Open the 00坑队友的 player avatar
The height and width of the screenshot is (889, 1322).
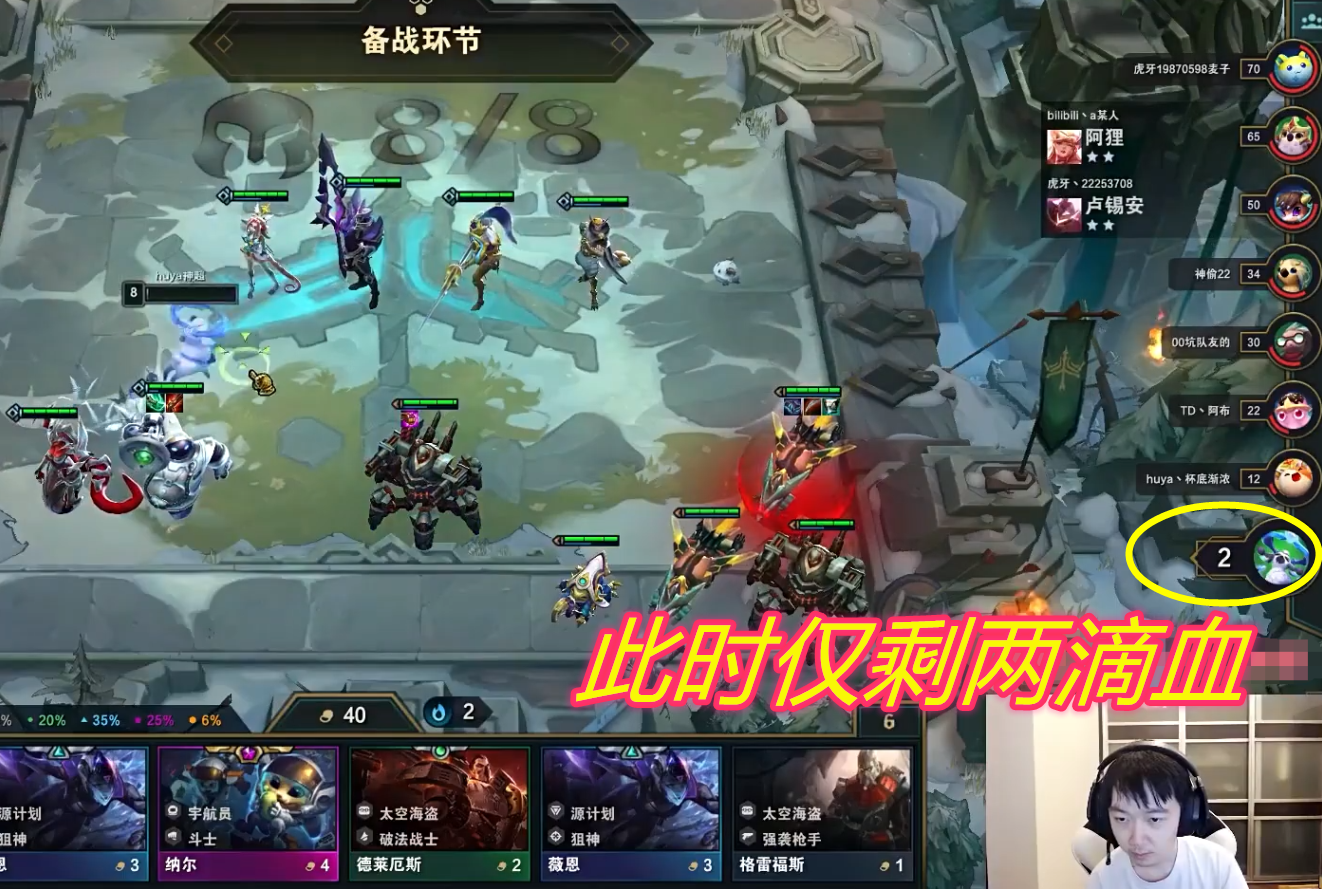pos(1293,343)
